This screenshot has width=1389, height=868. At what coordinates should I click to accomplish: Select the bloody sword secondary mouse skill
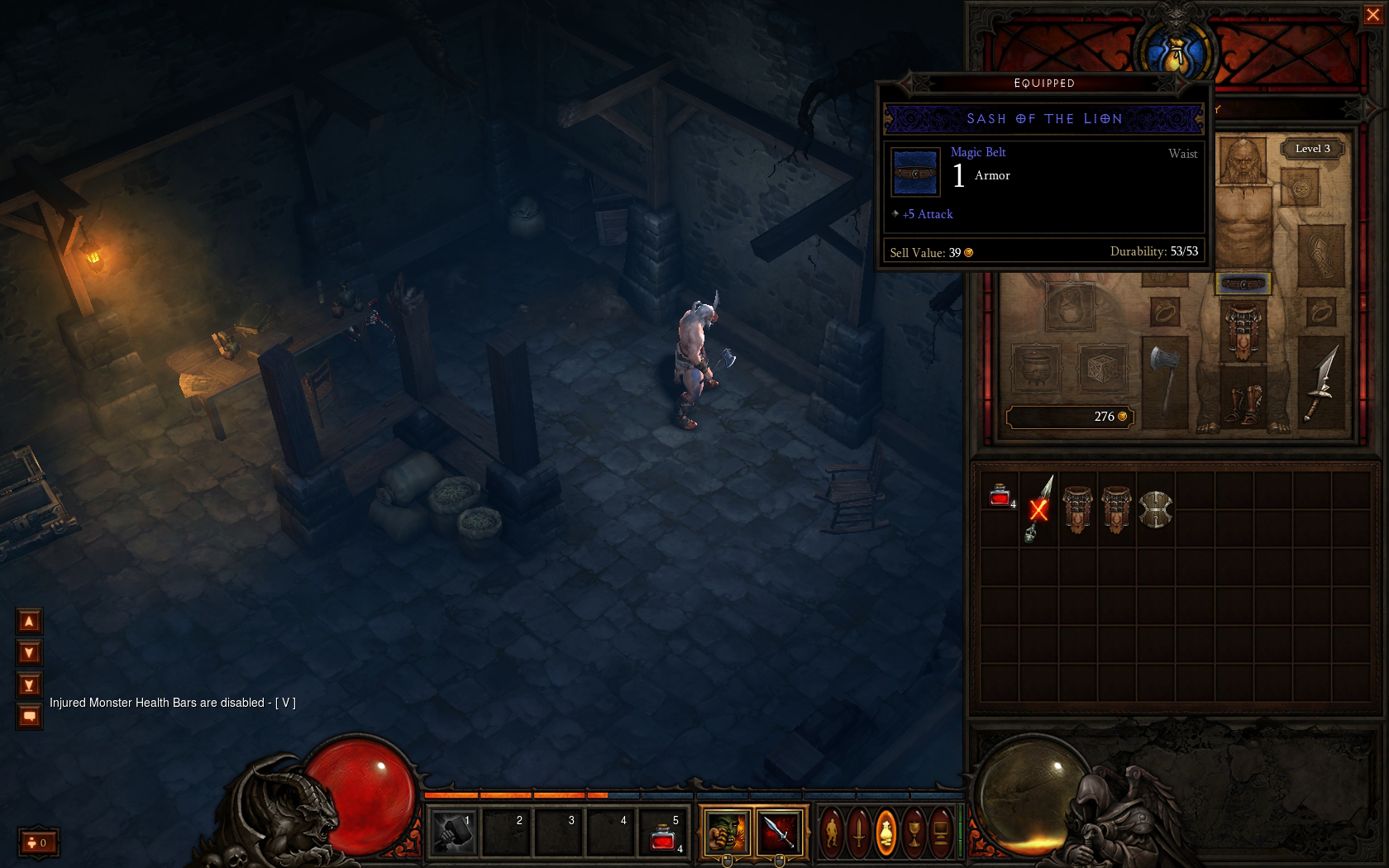(778, 832)
